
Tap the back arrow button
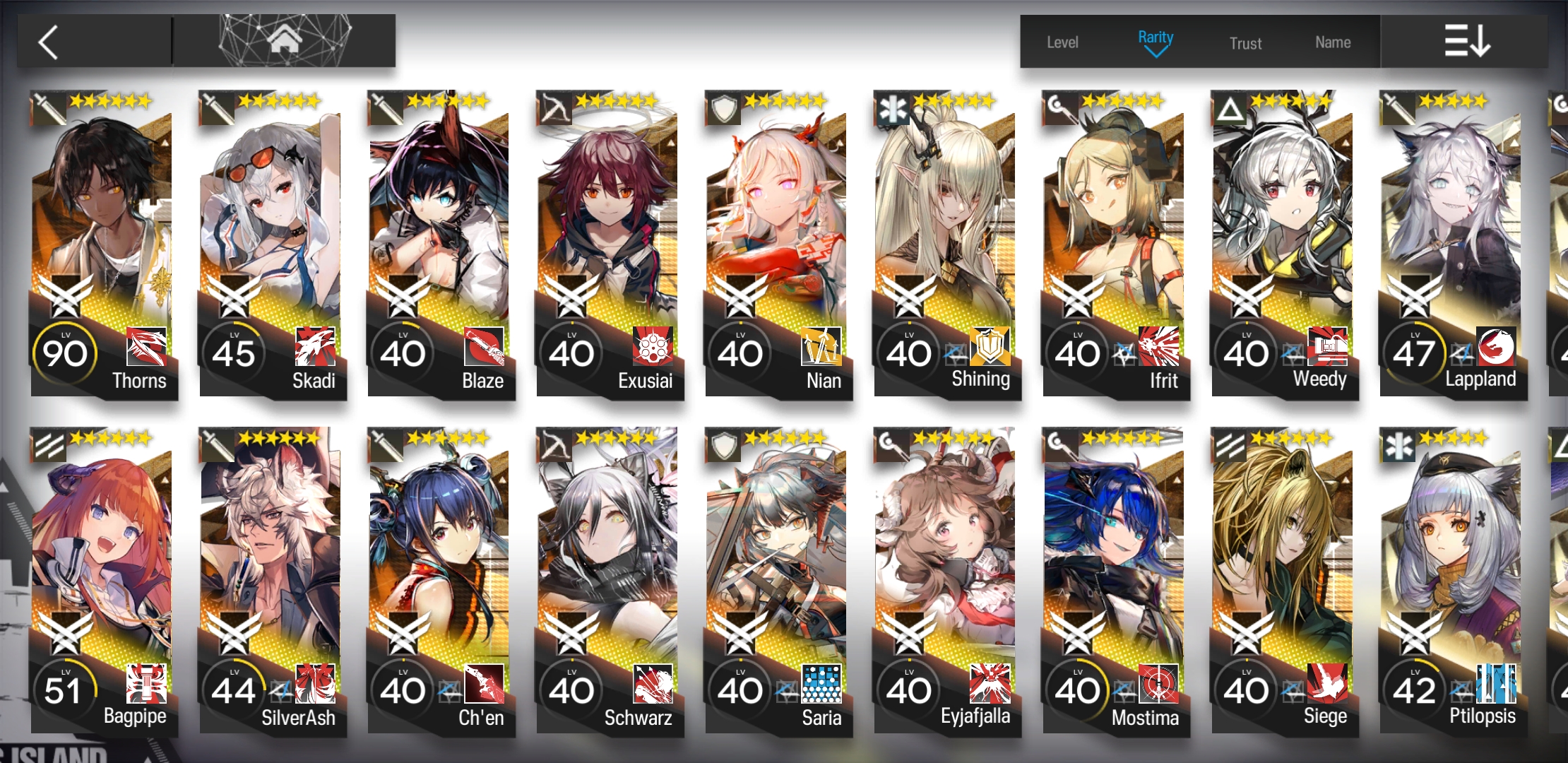click(47, 41)
